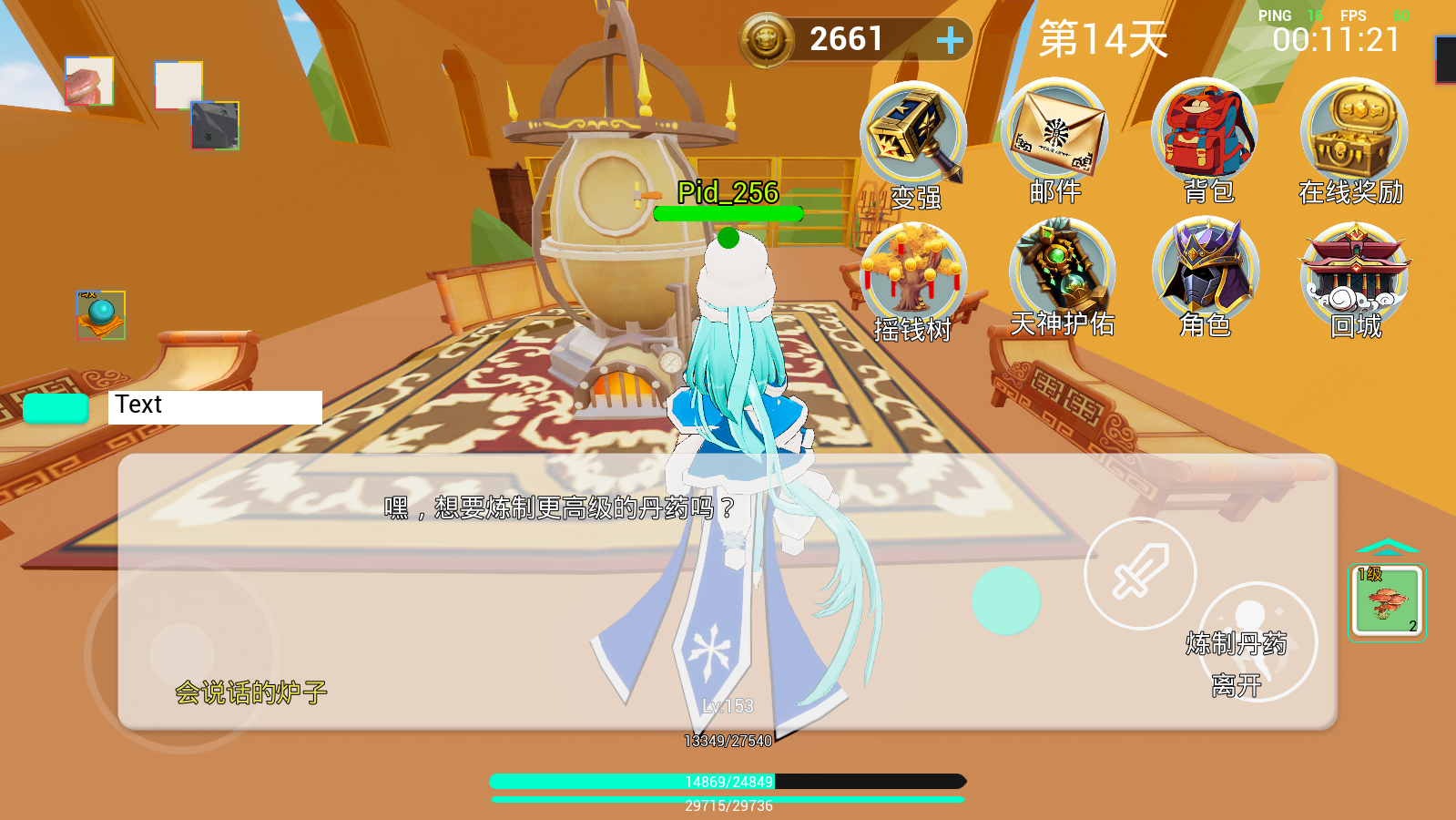Choose the 炼制丹药 dialogue option

(x=1236, y=643)
